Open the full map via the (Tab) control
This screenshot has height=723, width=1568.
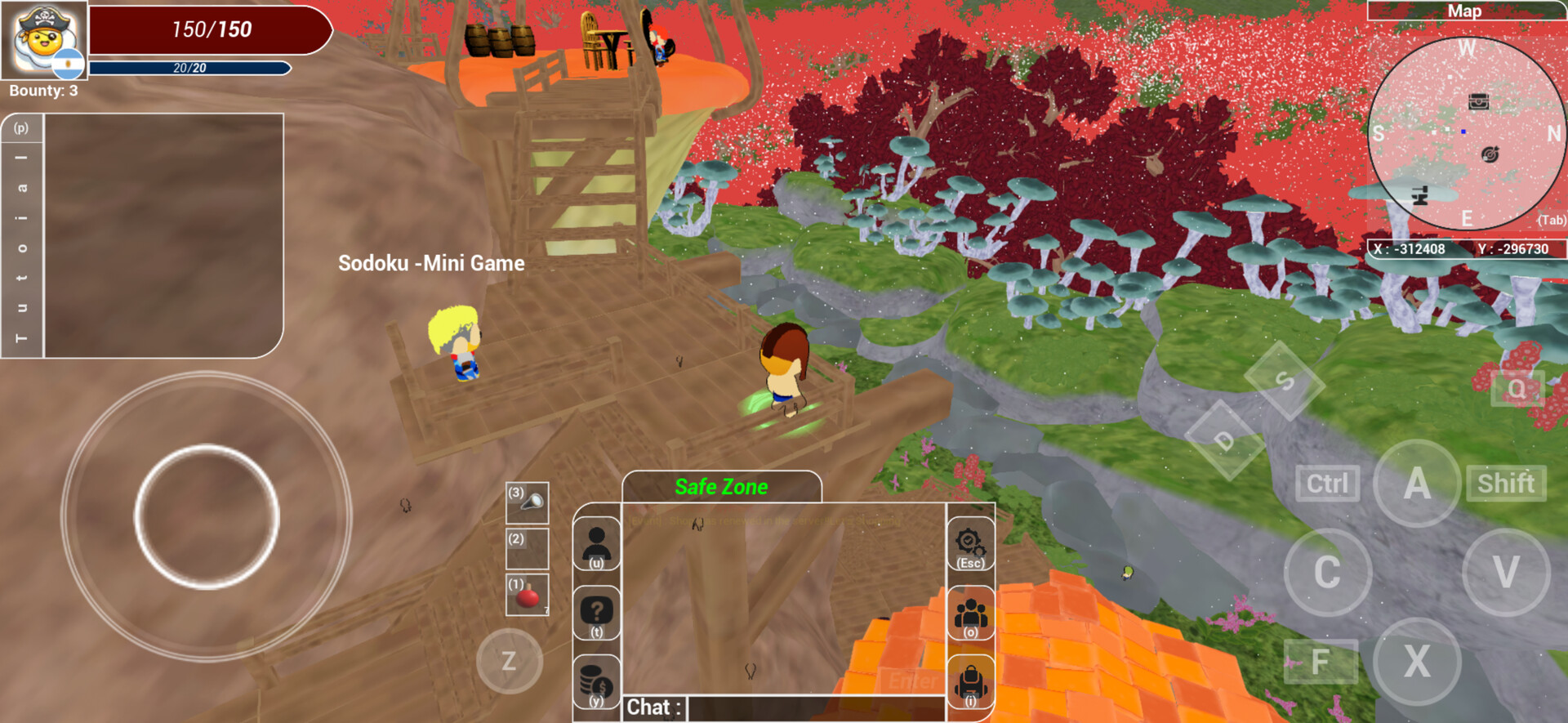[x=1551, y=221]
